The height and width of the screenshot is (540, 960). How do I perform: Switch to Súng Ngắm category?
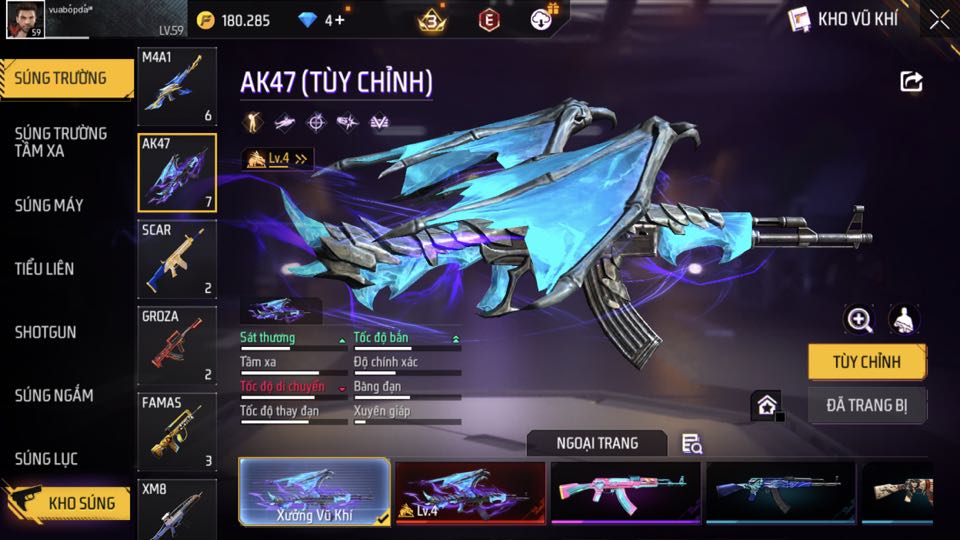point(54,396)
